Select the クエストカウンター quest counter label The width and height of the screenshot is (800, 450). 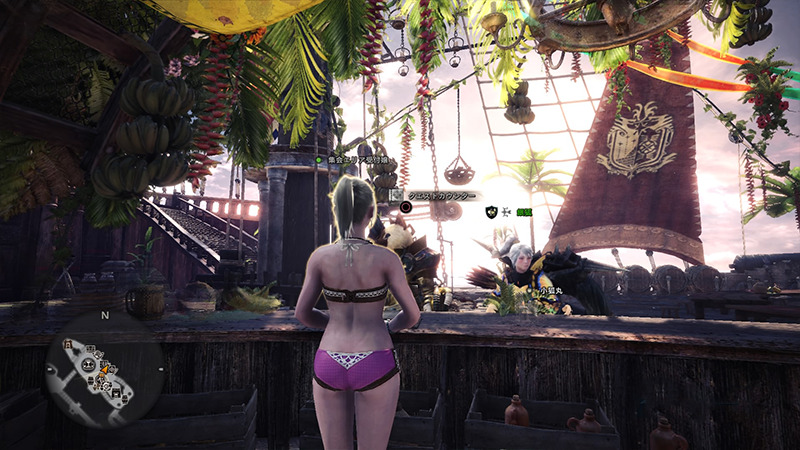(x=438, y=194)
